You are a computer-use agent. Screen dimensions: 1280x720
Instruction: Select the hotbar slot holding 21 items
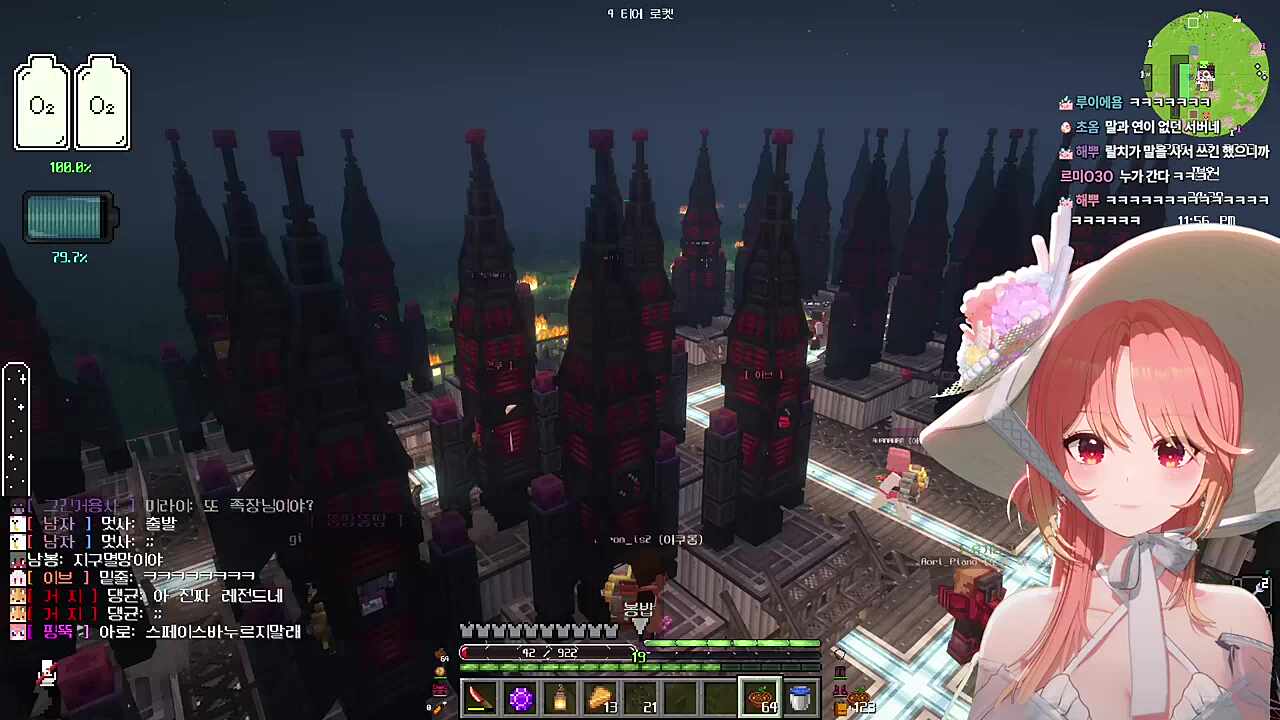click(x=640, y=698)
